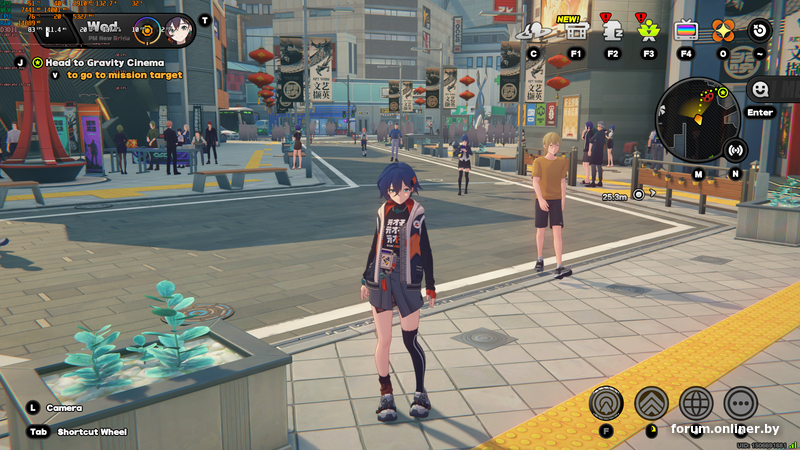Activate the concentric-ring arrow button
The width and height of the screenshot is (800, 450).
pyautogui.click(x=605, y=403)
